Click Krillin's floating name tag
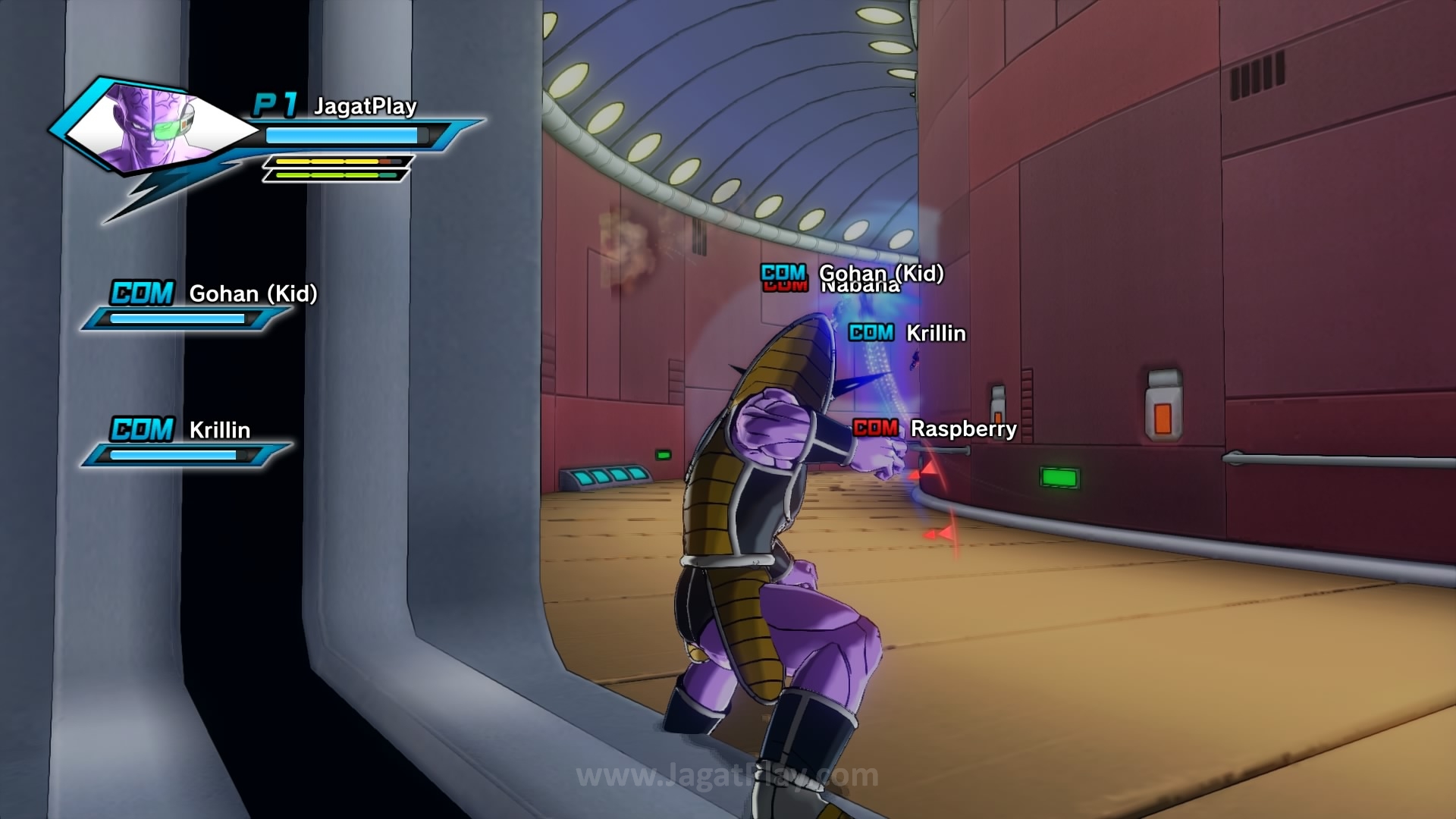 (936, 333)
